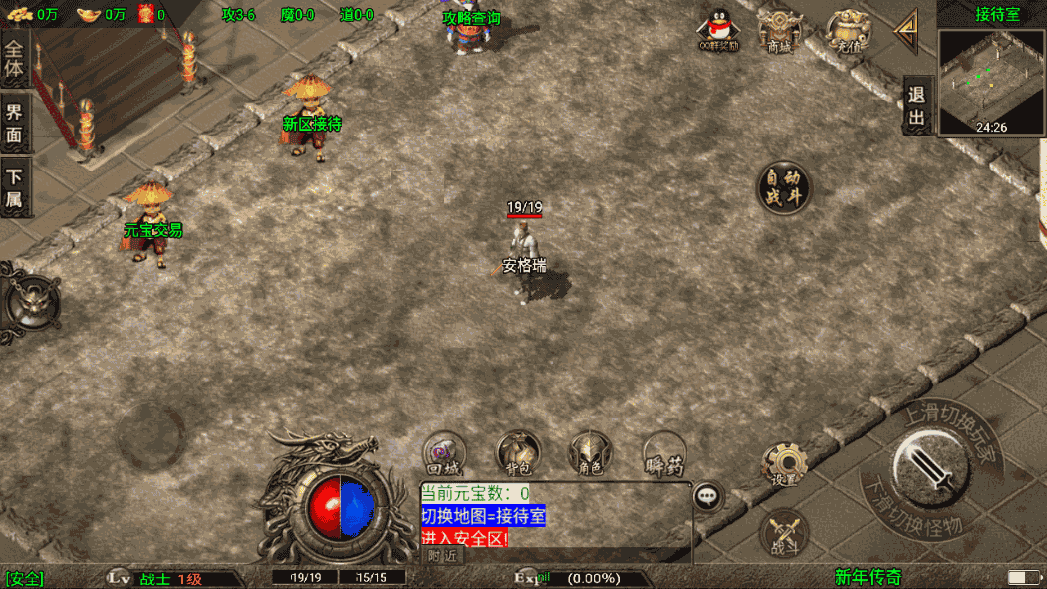Switch chat to the 附近 nearby channel
The width and height of the screenshot is (1047, 589).
click(441, 555)
